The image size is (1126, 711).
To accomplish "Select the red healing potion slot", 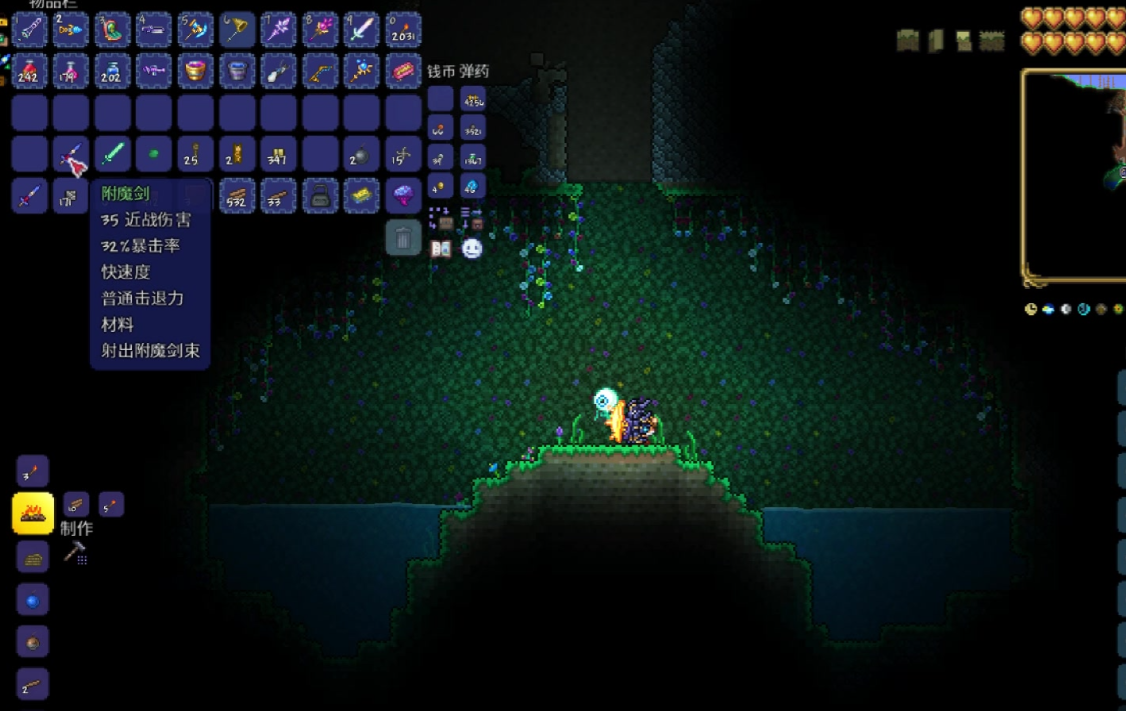I will click(x=29, y=71).
